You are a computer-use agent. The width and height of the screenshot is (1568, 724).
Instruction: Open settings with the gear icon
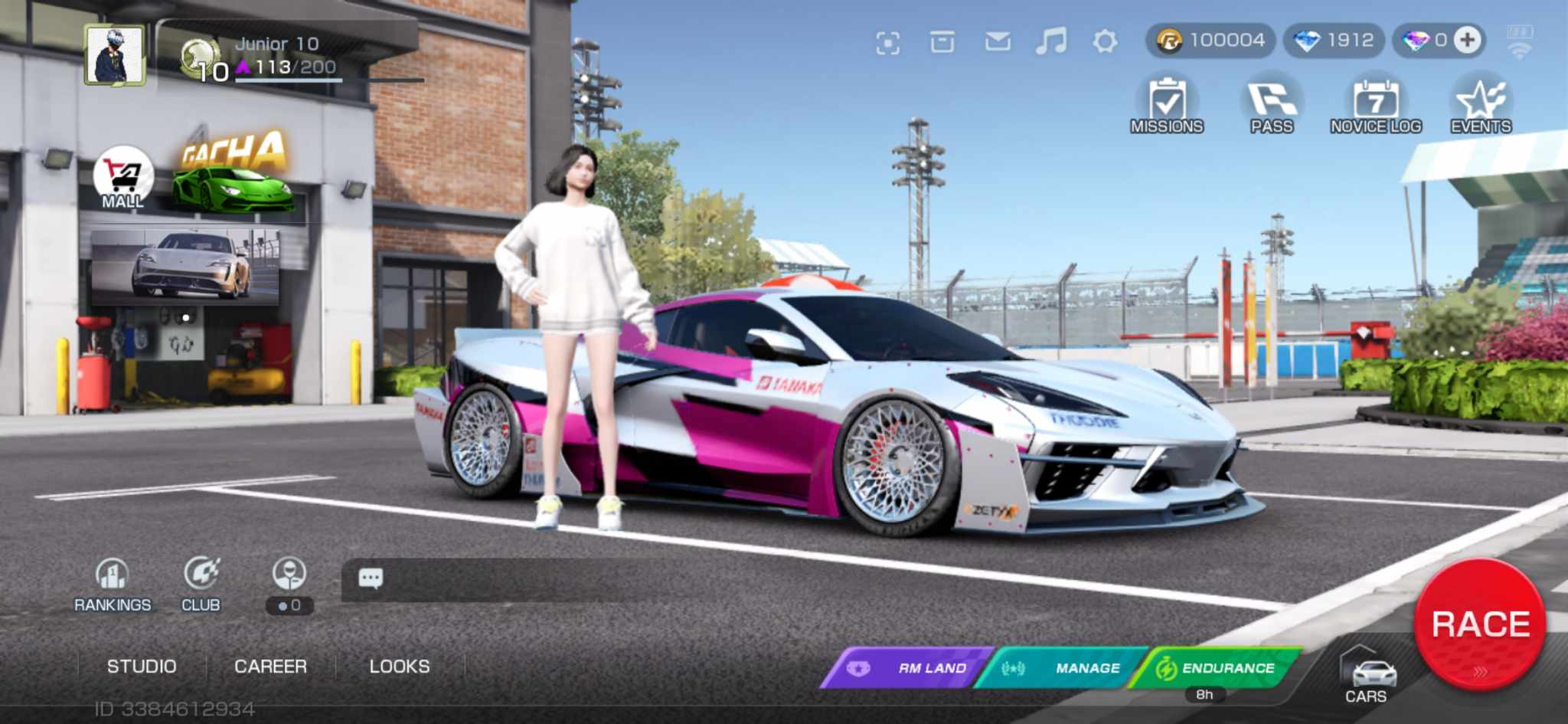click(x=1105, y=41)
